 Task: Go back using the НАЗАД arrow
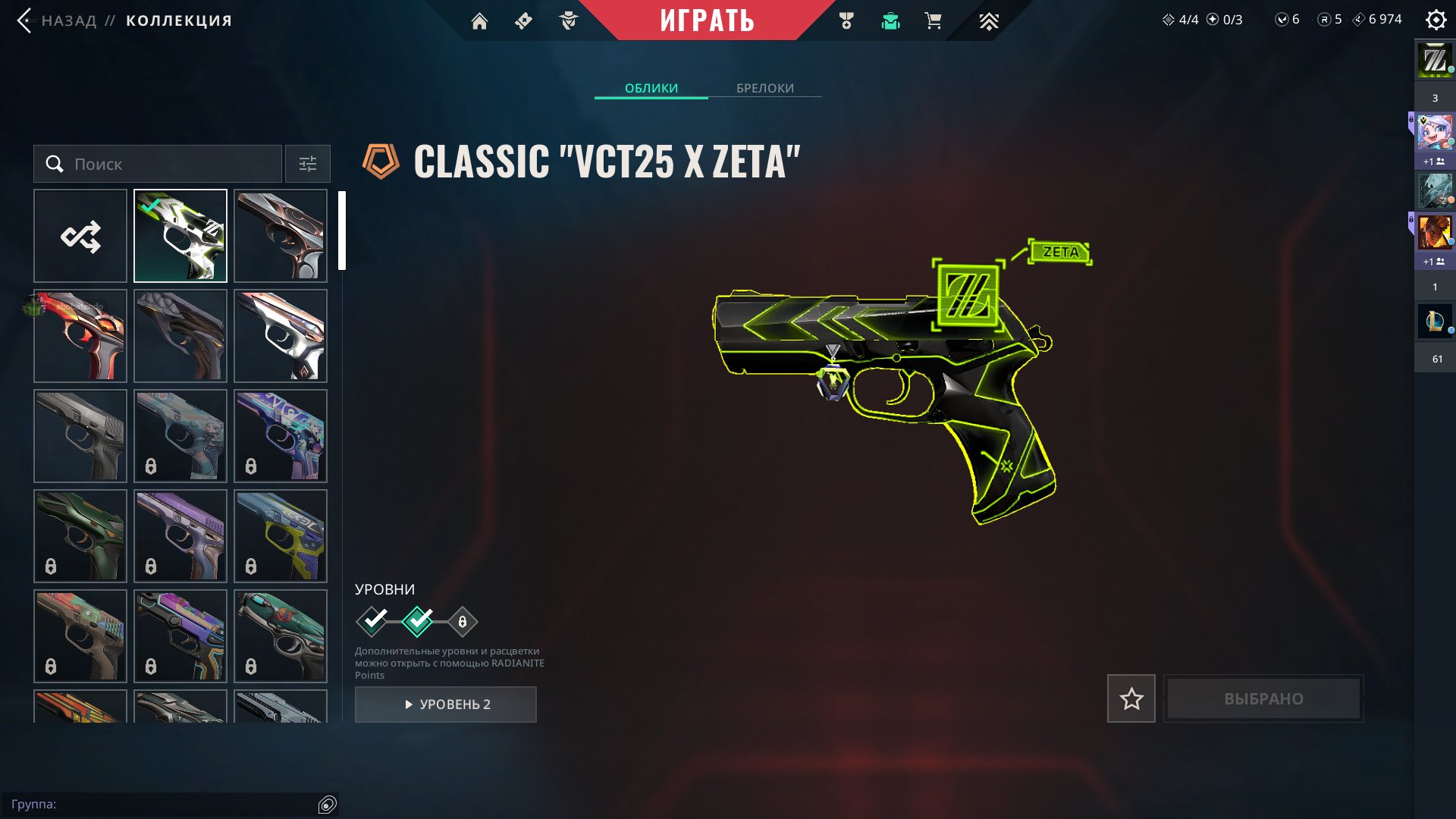click(25, 20)
